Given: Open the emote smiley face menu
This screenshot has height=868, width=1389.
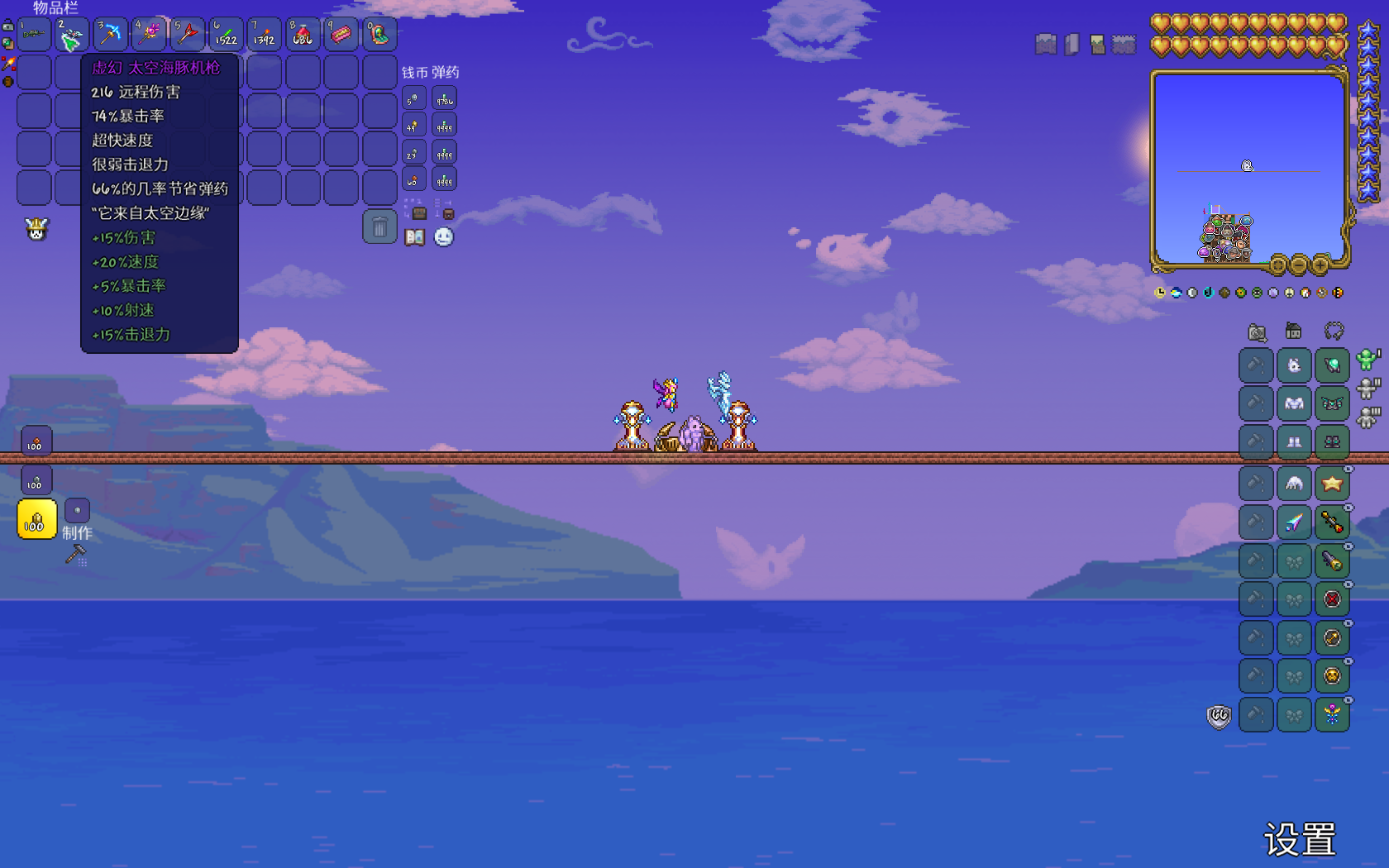Looking at the screenshot, I should [x=444, y=238].
